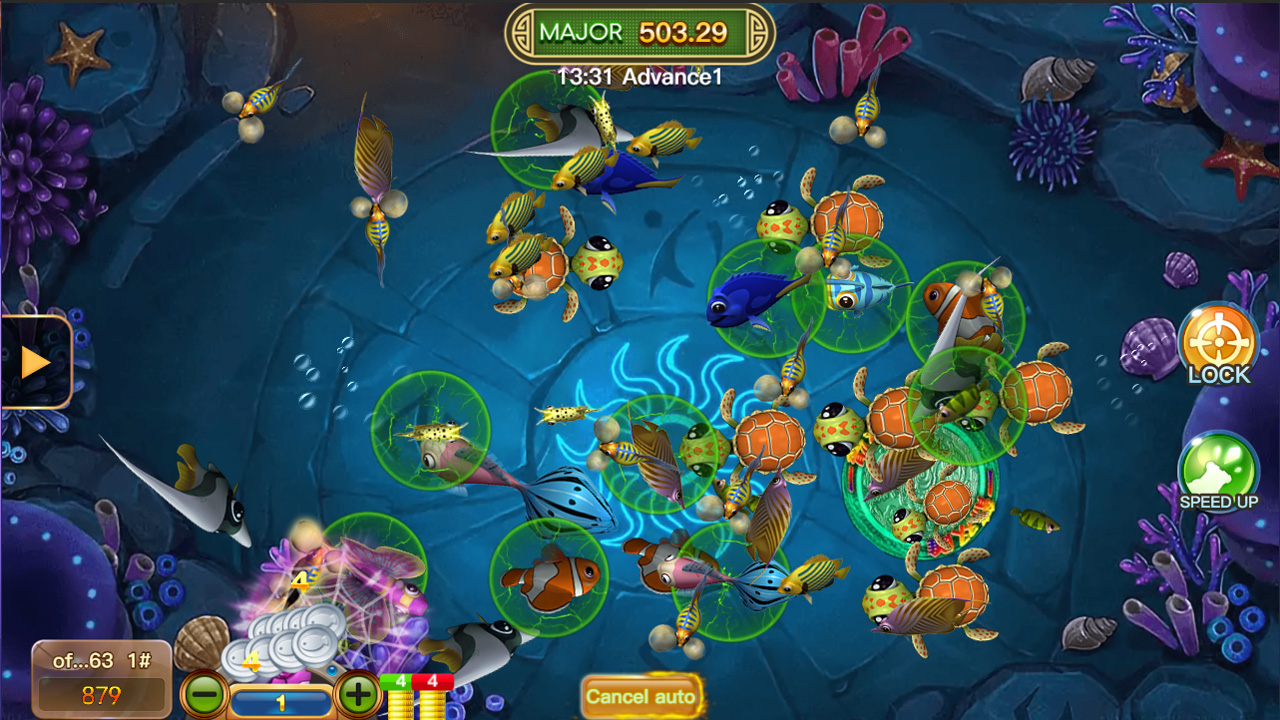This screenshot has height=720, width=1280.
Task: Activate the LOCK target button
Action: coord(1218,344)
